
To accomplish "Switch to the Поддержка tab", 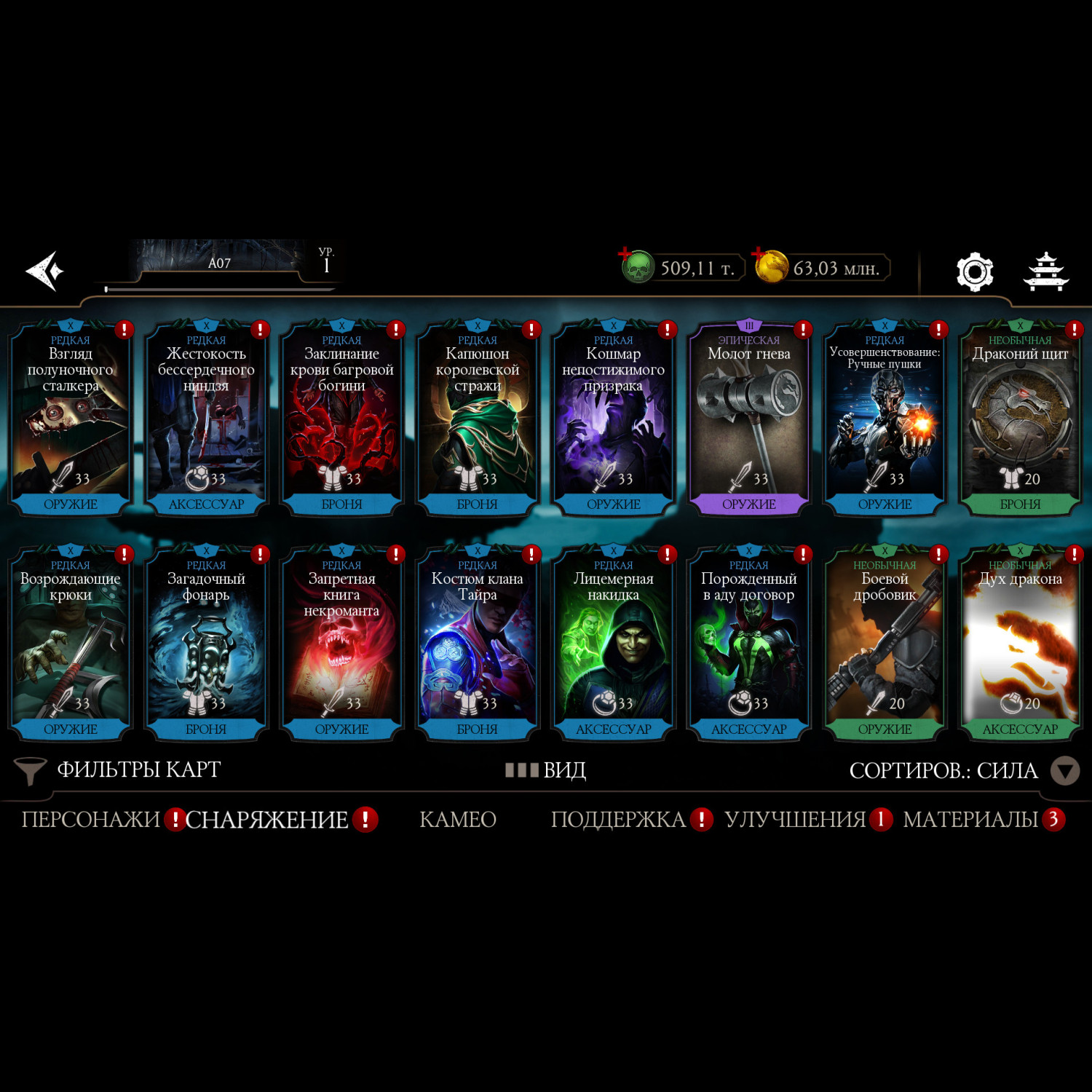I will pyautogui.click(x=618, y=820).
